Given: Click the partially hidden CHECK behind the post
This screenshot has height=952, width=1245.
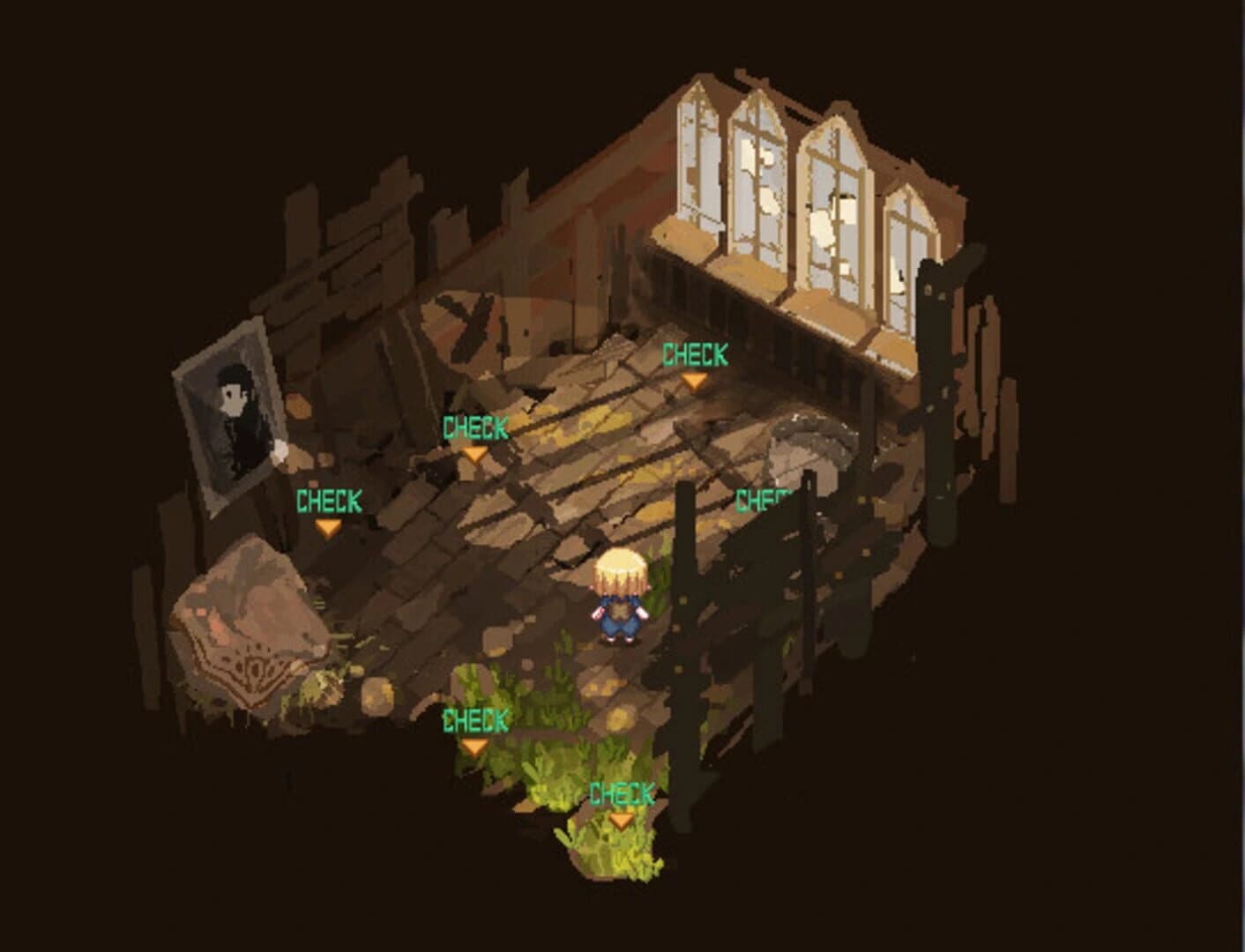Looking at the screenshot, I should pos(760,500).
